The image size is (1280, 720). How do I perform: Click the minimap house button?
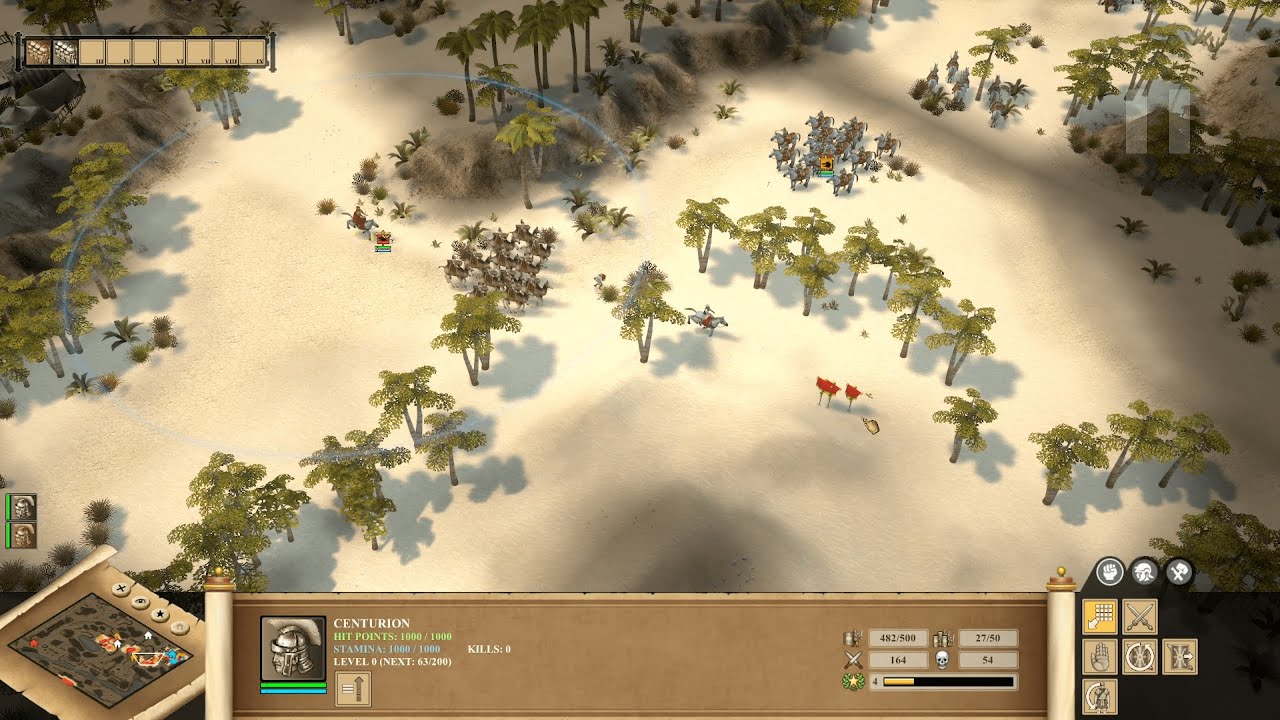178,626
